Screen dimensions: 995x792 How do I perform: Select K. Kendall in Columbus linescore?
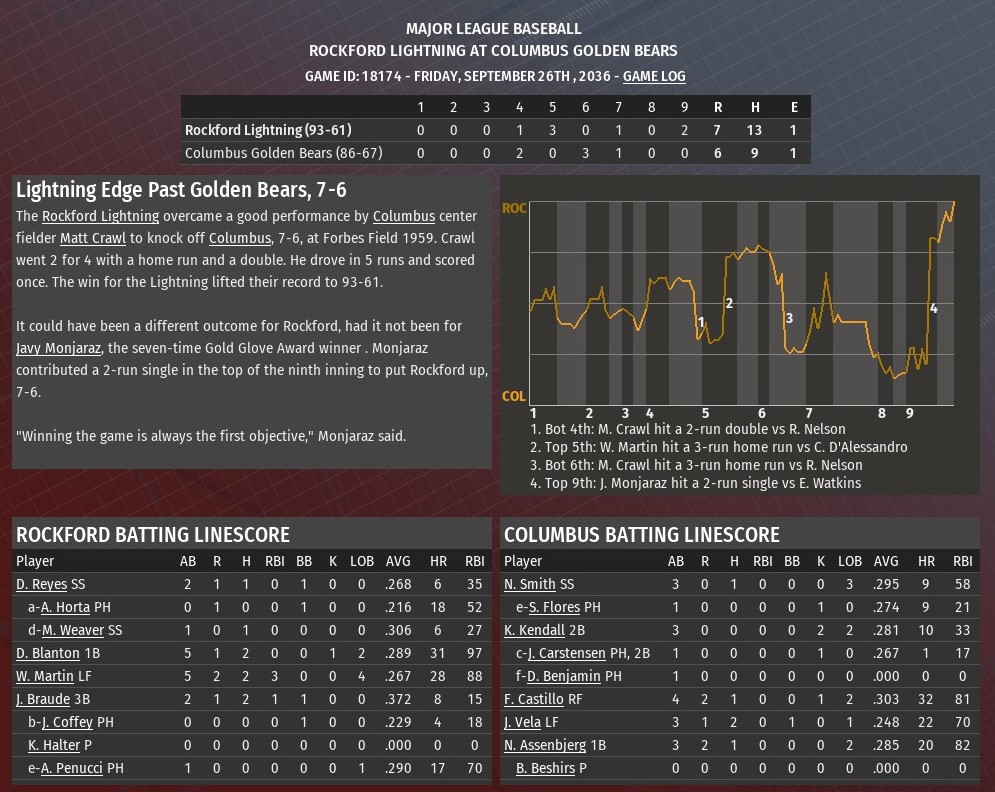click(x=535, y=630)
